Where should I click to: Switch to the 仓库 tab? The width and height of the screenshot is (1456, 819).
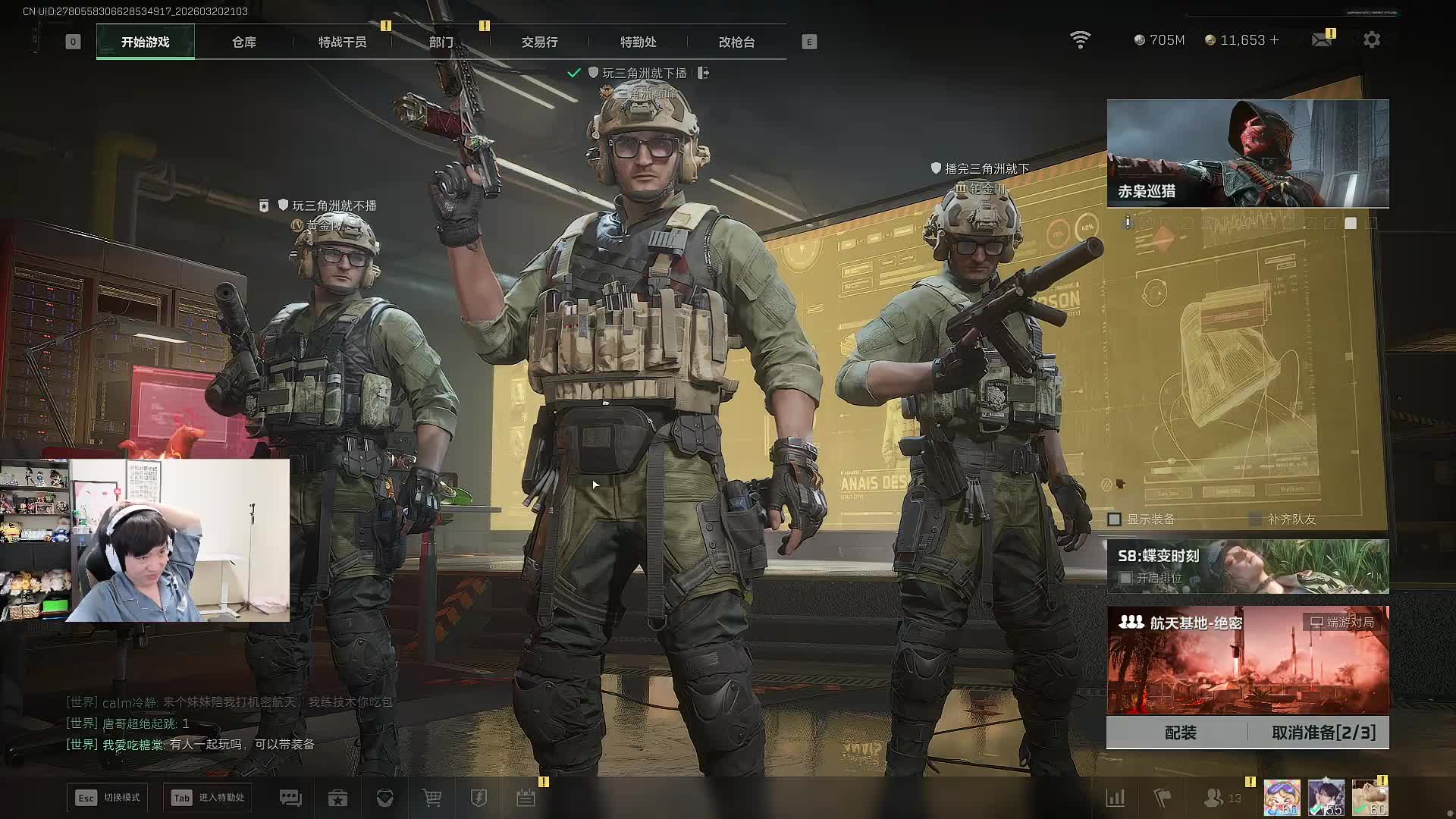click(243, 42)
